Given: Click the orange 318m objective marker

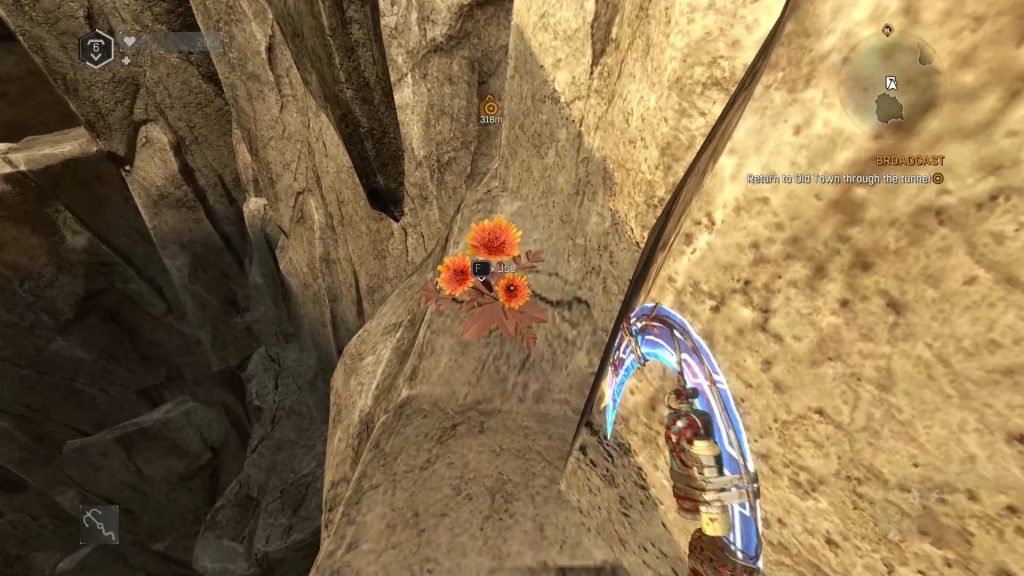Looking at the screenshot, I should [x=490, y=105].
